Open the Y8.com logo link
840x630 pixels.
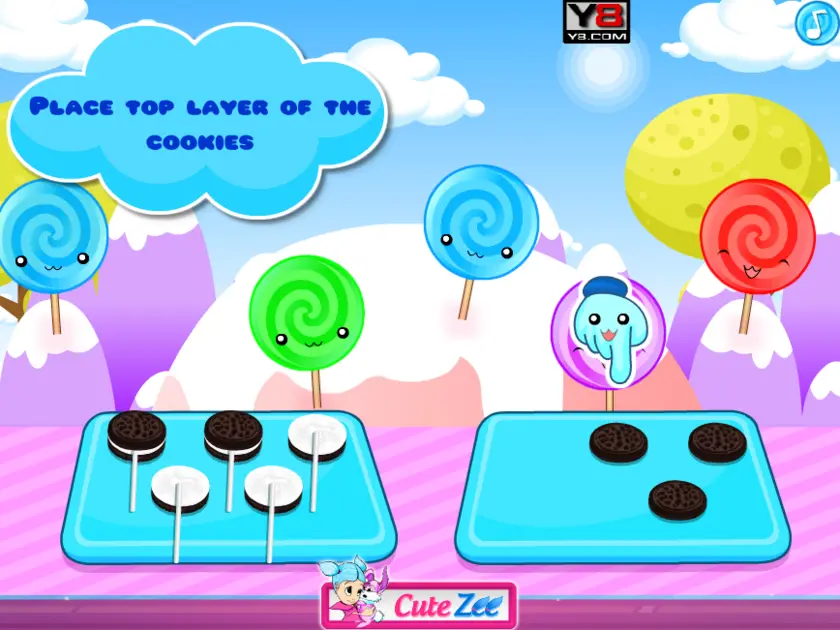click(596, 21)
